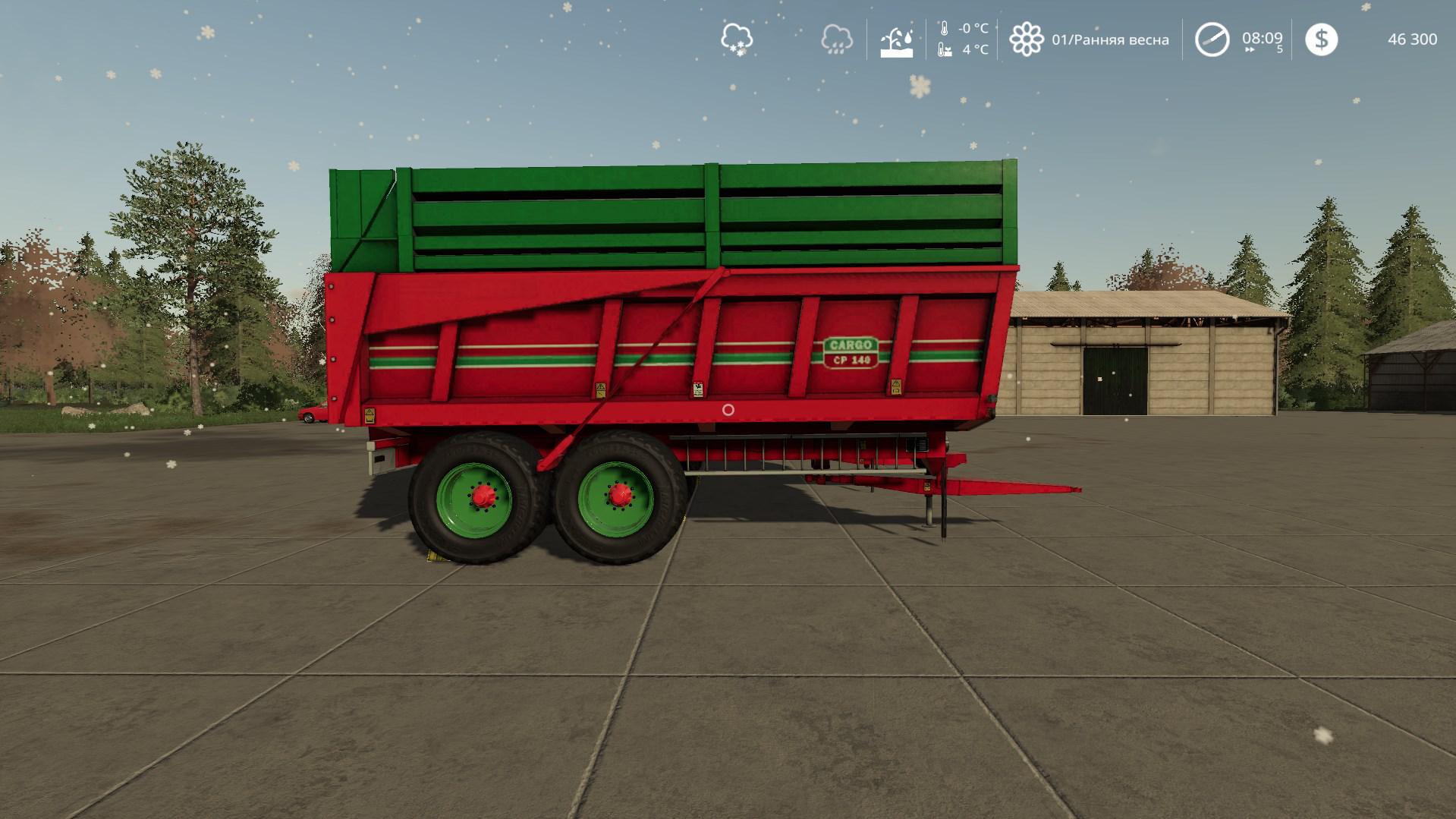This screenshot has height=819, width=1456.
Task: Open the dollar sign money icon
Action: pos(1321,39)
